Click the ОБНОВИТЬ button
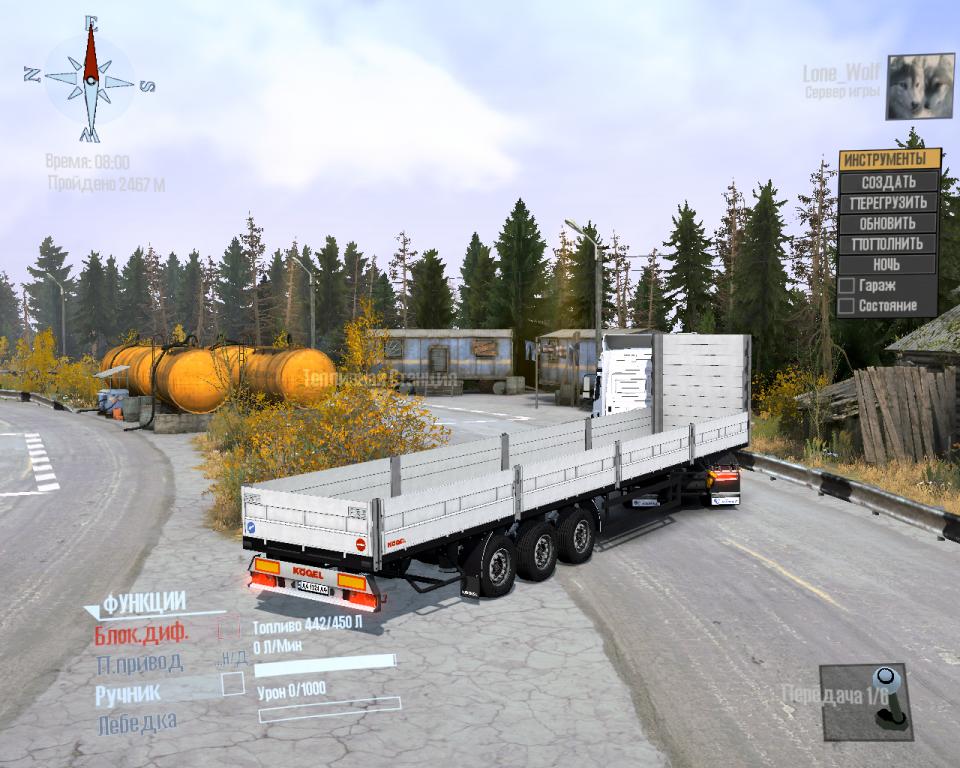960x768 pixels. (889, 223)
